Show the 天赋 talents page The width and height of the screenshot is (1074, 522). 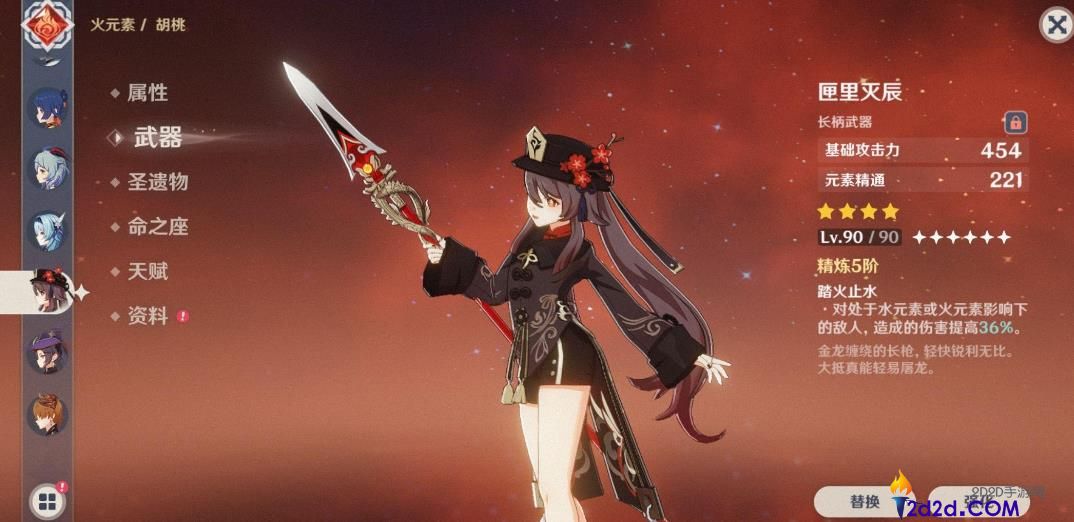[x=147, y=271]
